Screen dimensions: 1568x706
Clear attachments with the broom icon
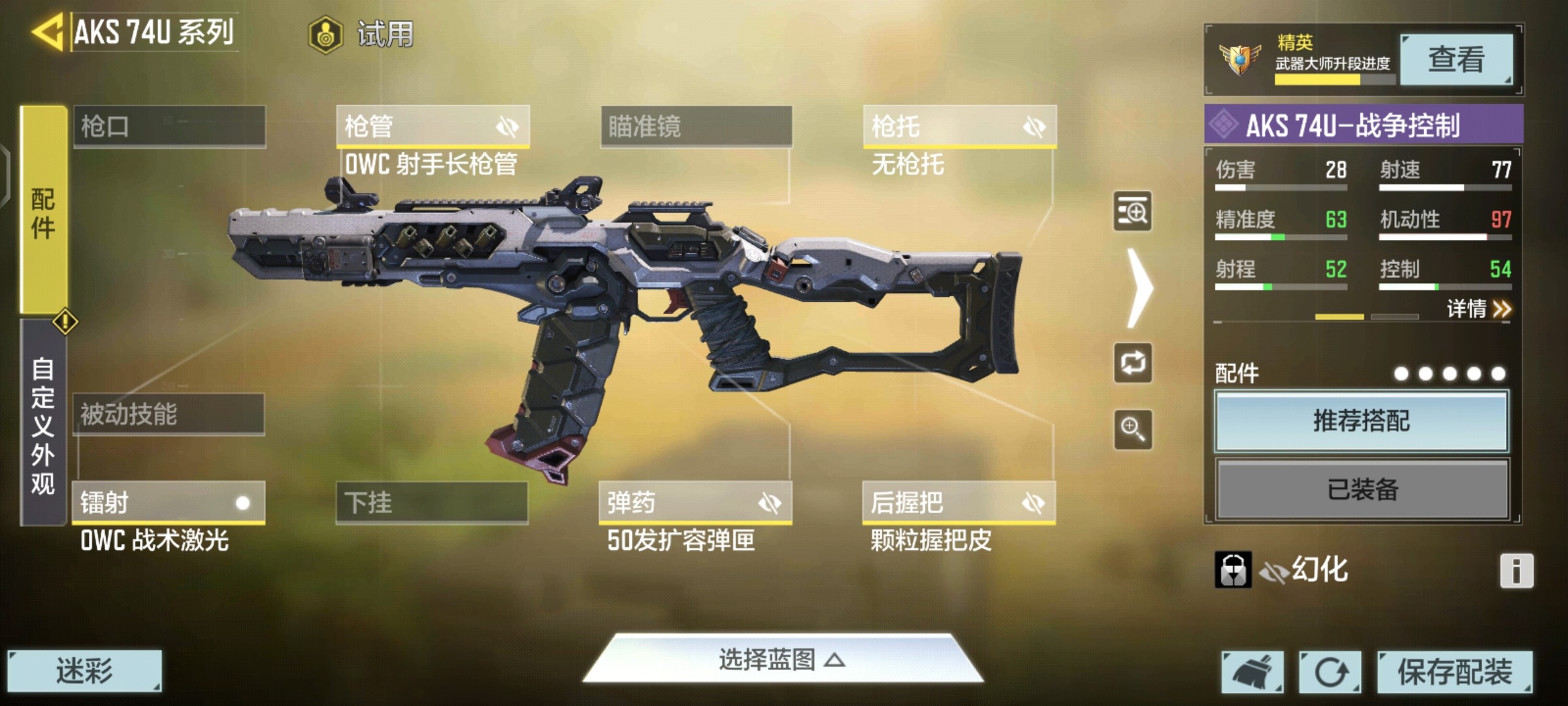pyautogui.click(x=1252, y=671)
